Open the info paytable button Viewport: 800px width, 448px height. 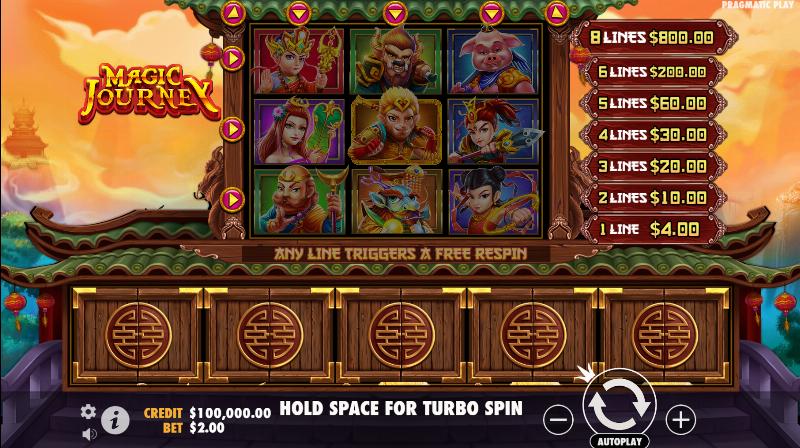116,420
